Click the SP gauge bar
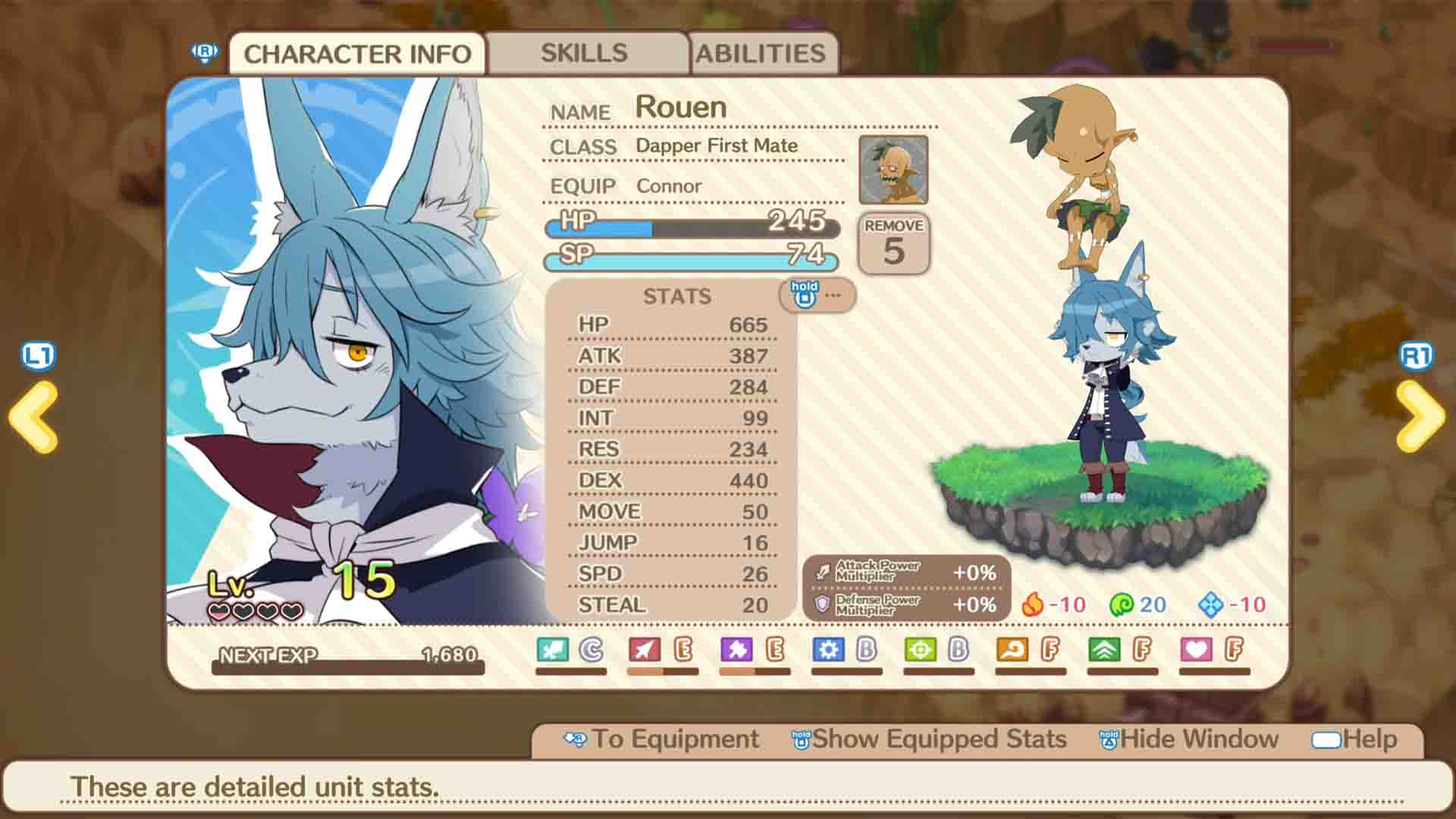The height and width of the screenshot is (819, 1456). tap(690, 262)
